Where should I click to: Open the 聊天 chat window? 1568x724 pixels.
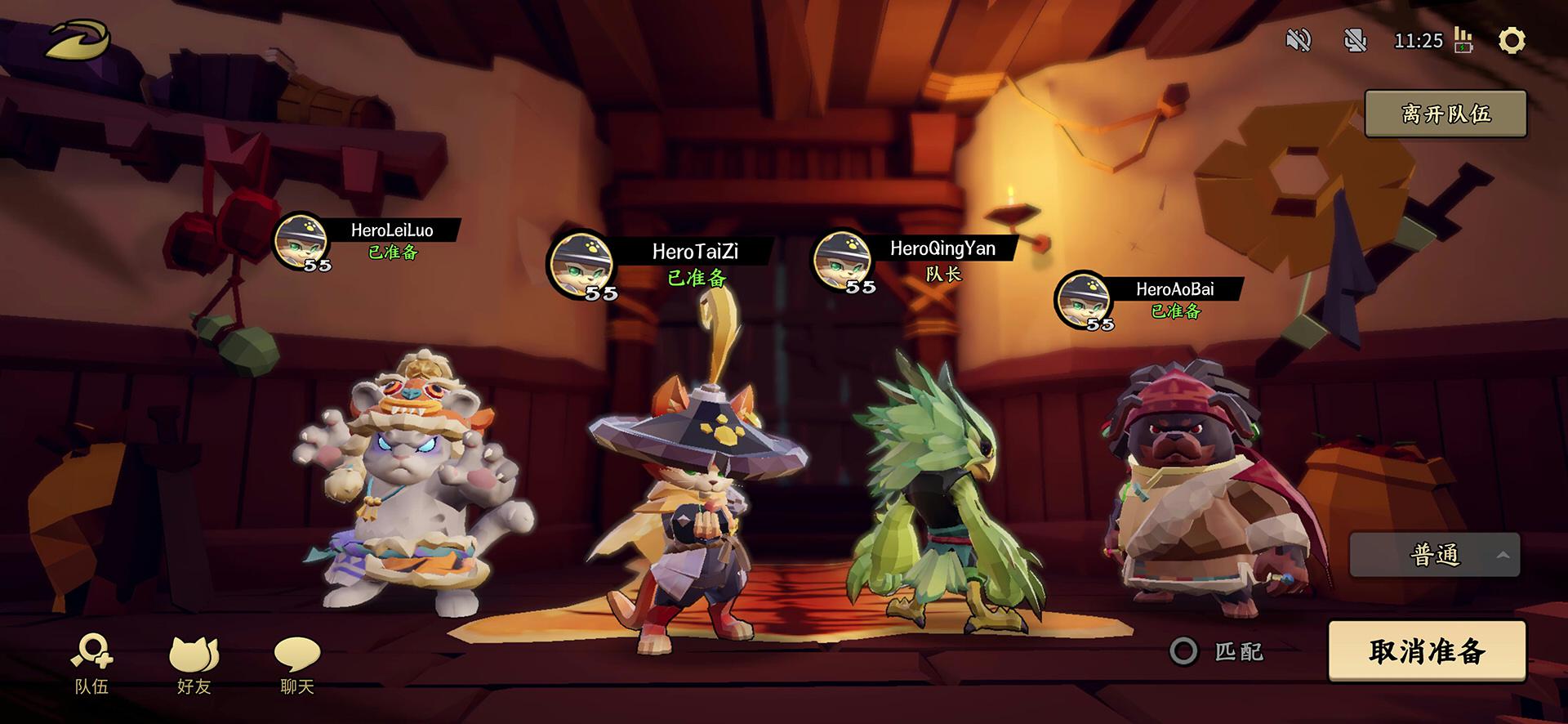[297, 665]
